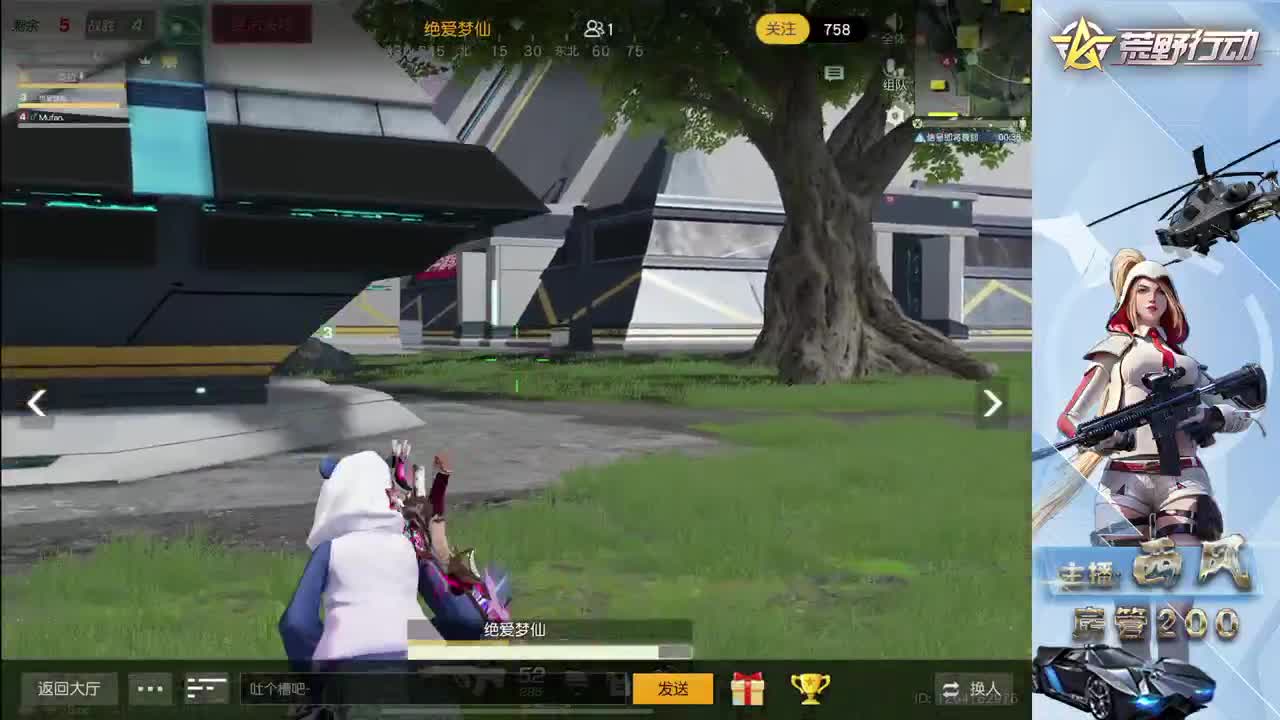Viewport: 1280px width, 720px height.
Task: Click the 发送 send button
Action: (672, 689)
